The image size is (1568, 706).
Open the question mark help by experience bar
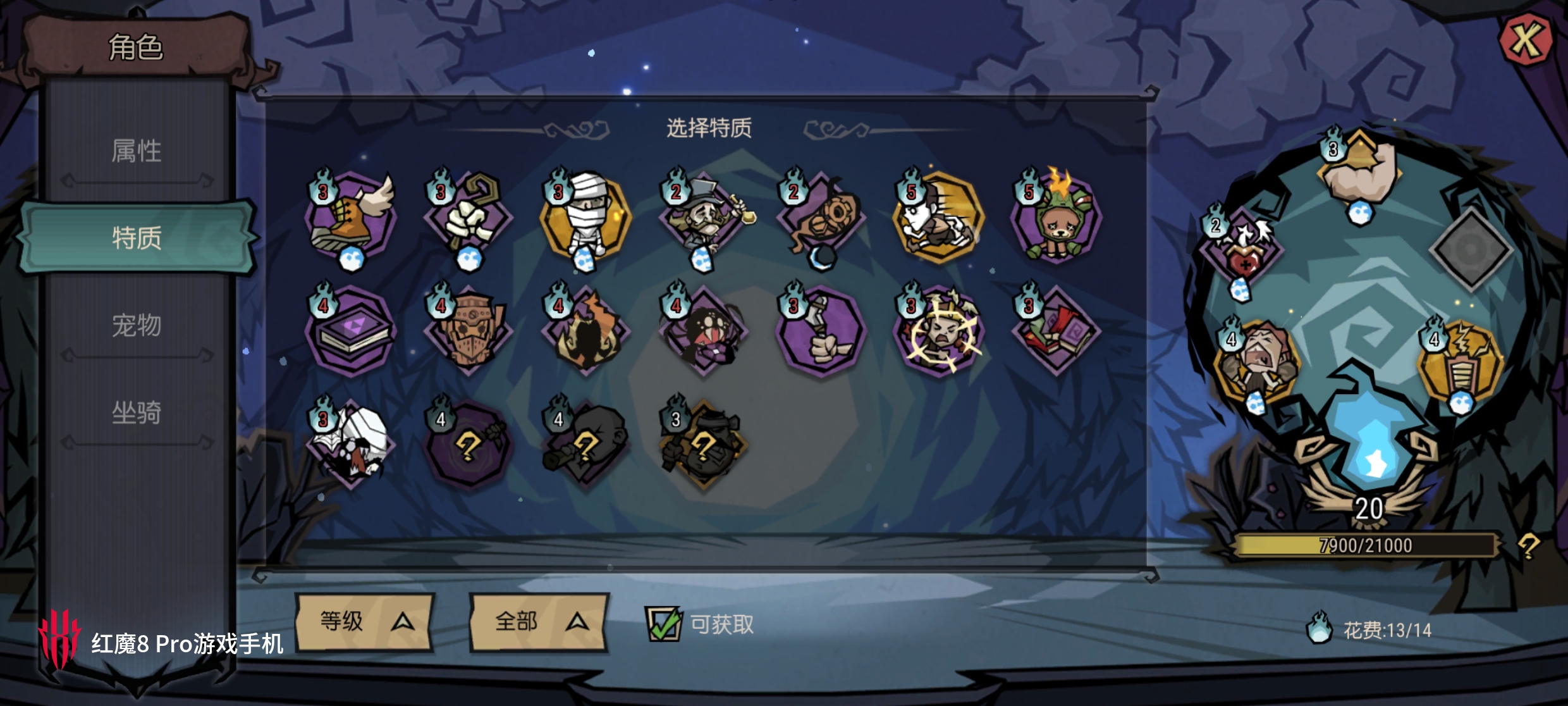click(1529, 545)
